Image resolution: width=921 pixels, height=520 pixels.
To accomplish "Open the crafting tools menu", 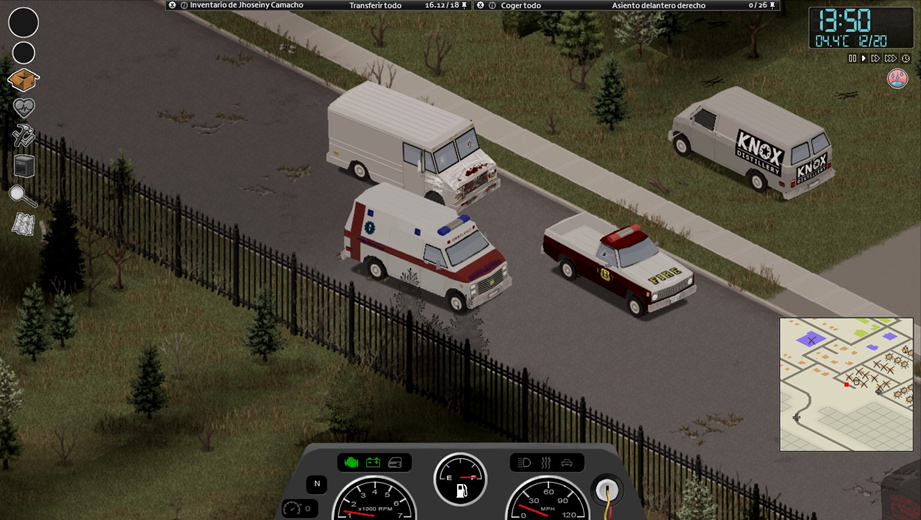I will pyautogui.click(x=23, y=136).
